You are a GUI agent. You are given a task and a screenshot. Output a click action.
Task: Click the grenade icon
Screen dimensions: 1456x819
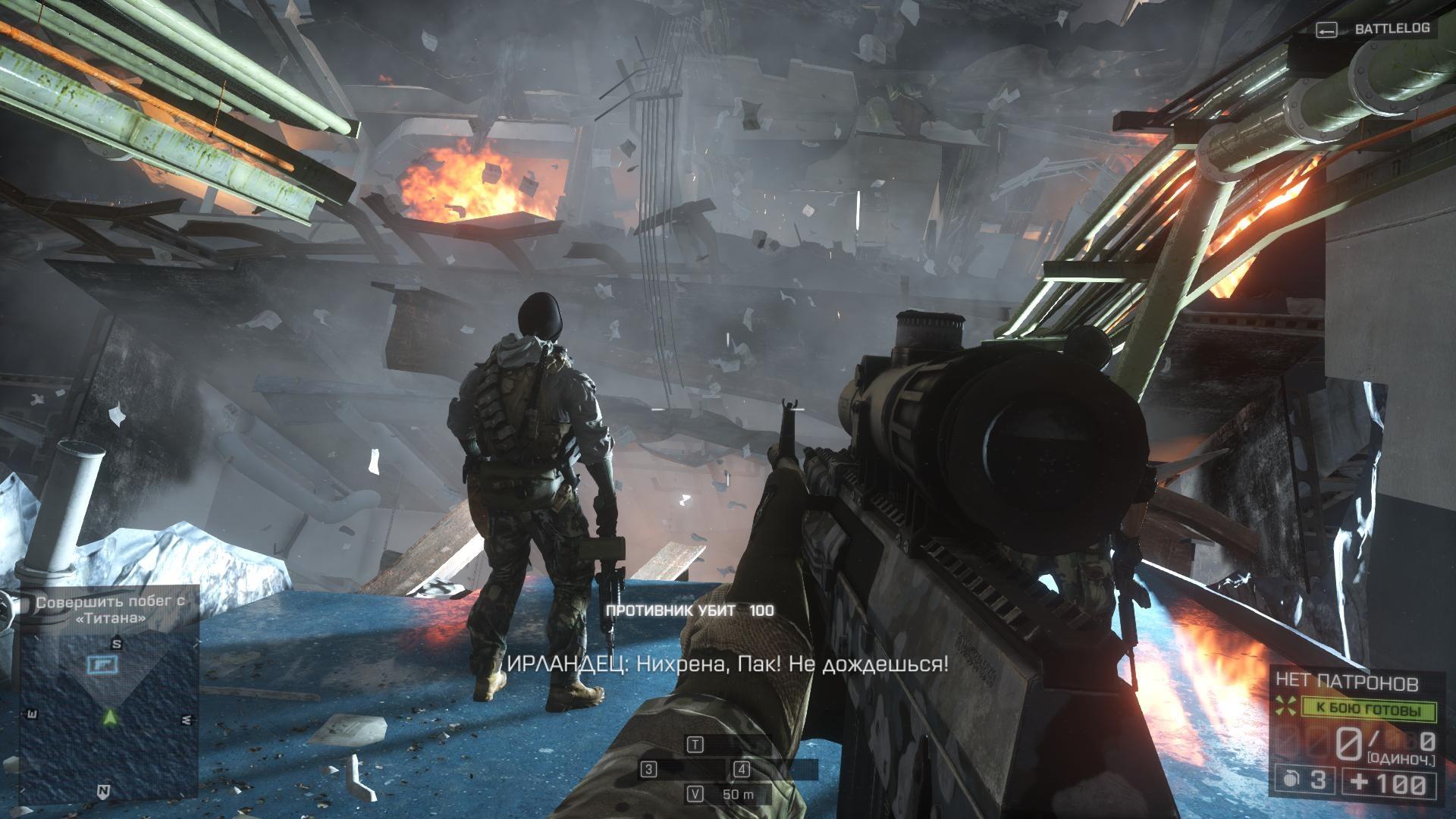tap(1288, 782)
